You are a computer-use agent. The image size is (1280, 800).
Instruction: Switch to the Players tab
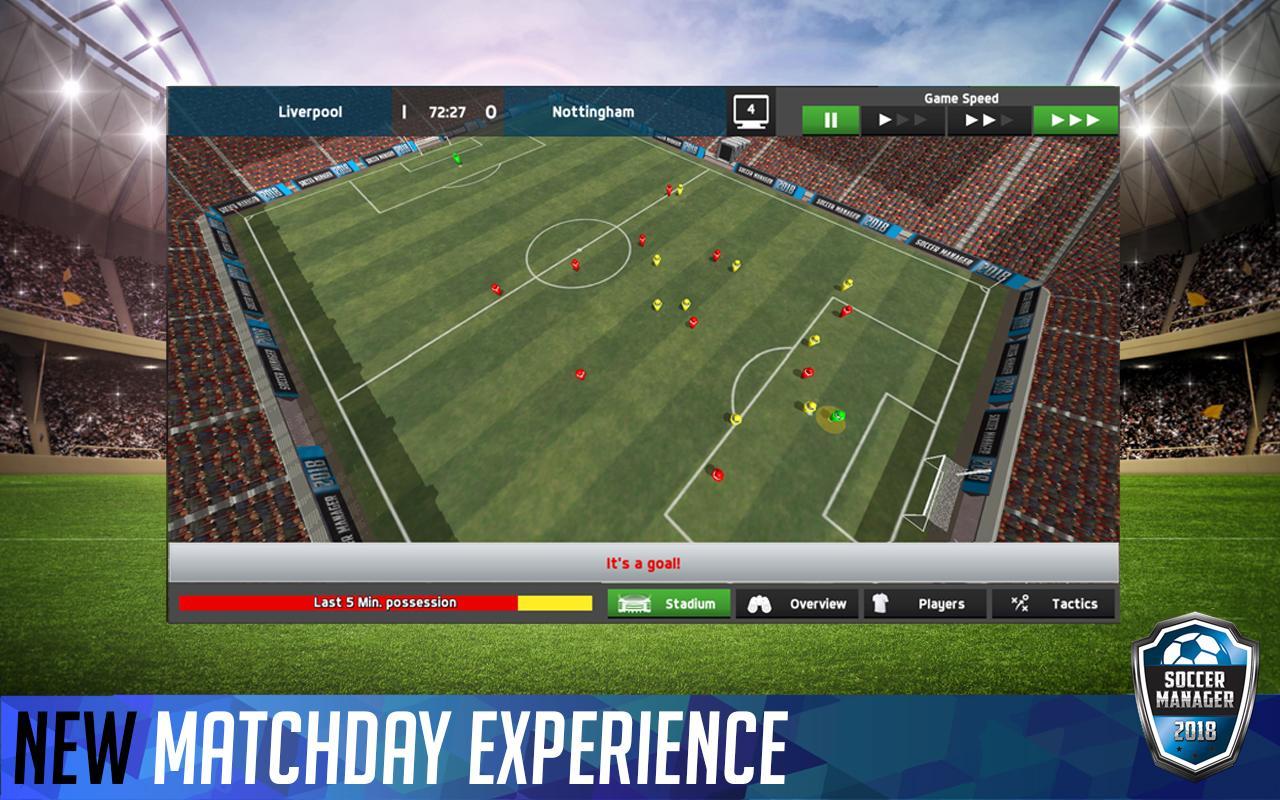[940, 603]
